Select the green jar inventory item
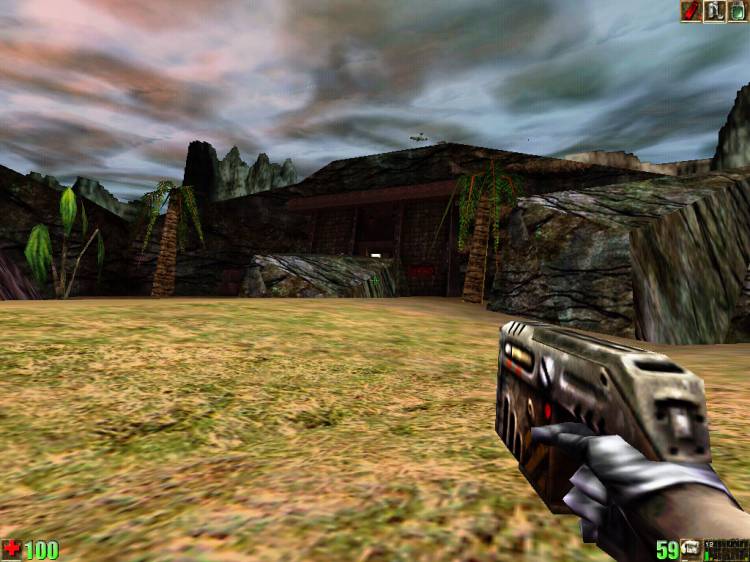This screenshot has width=750, height=562. tap(738, 11)
